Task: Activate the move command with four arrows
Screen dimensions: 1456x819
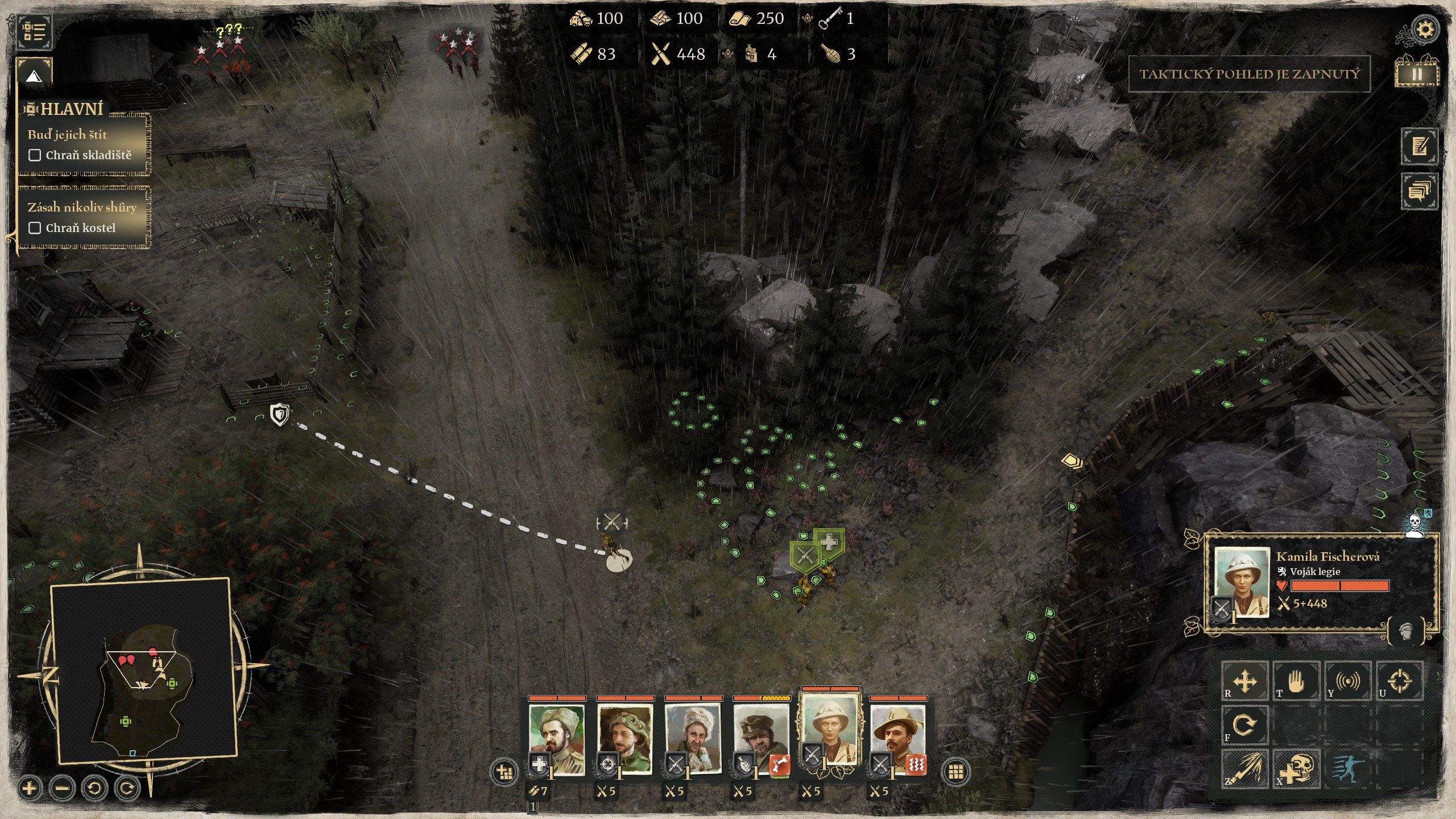Action: tap(1244, 681)
